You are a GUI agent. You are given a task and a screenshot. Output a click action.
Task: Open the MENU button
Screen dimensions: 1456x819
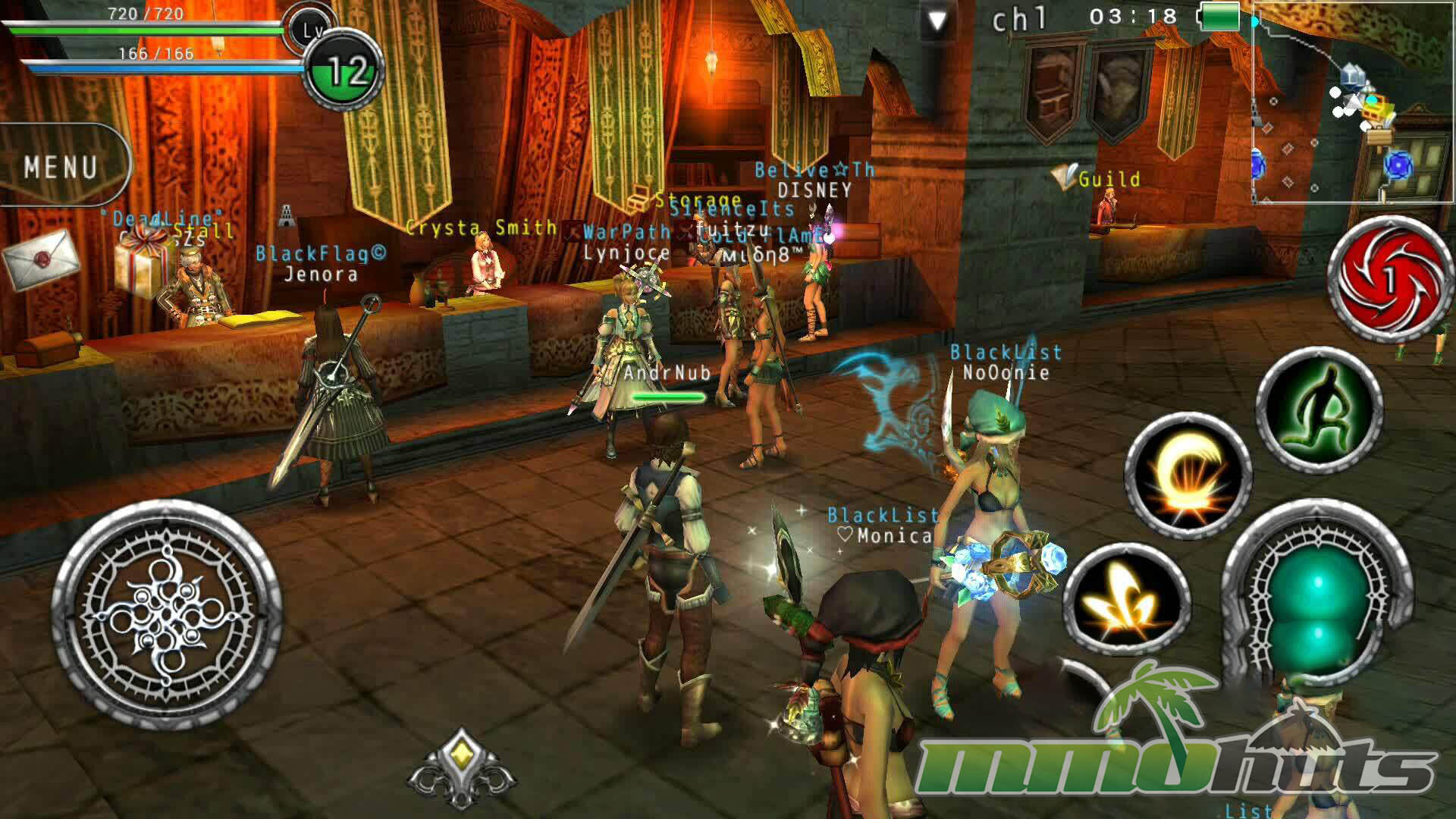point(62,166)
